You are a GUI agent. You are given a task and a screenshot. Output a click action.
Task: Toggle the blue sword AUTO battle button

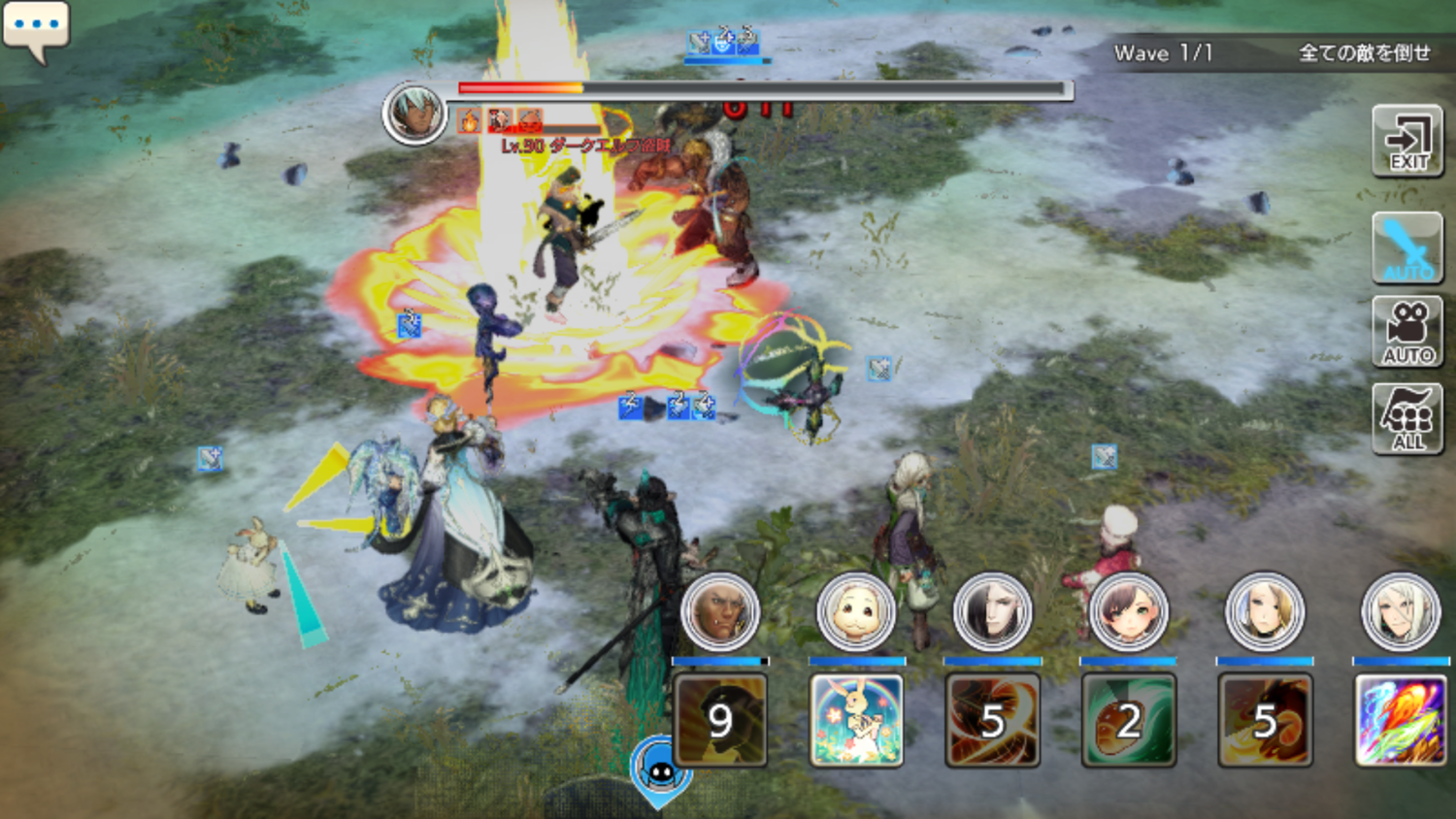1407,248
